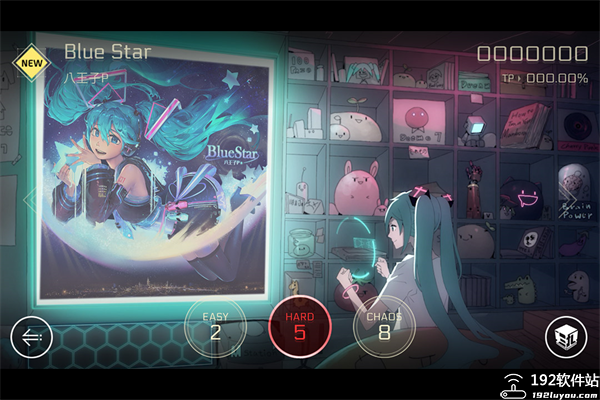
Task: Select the EASY 2 difficulty
Action: [x=215, y=327]
